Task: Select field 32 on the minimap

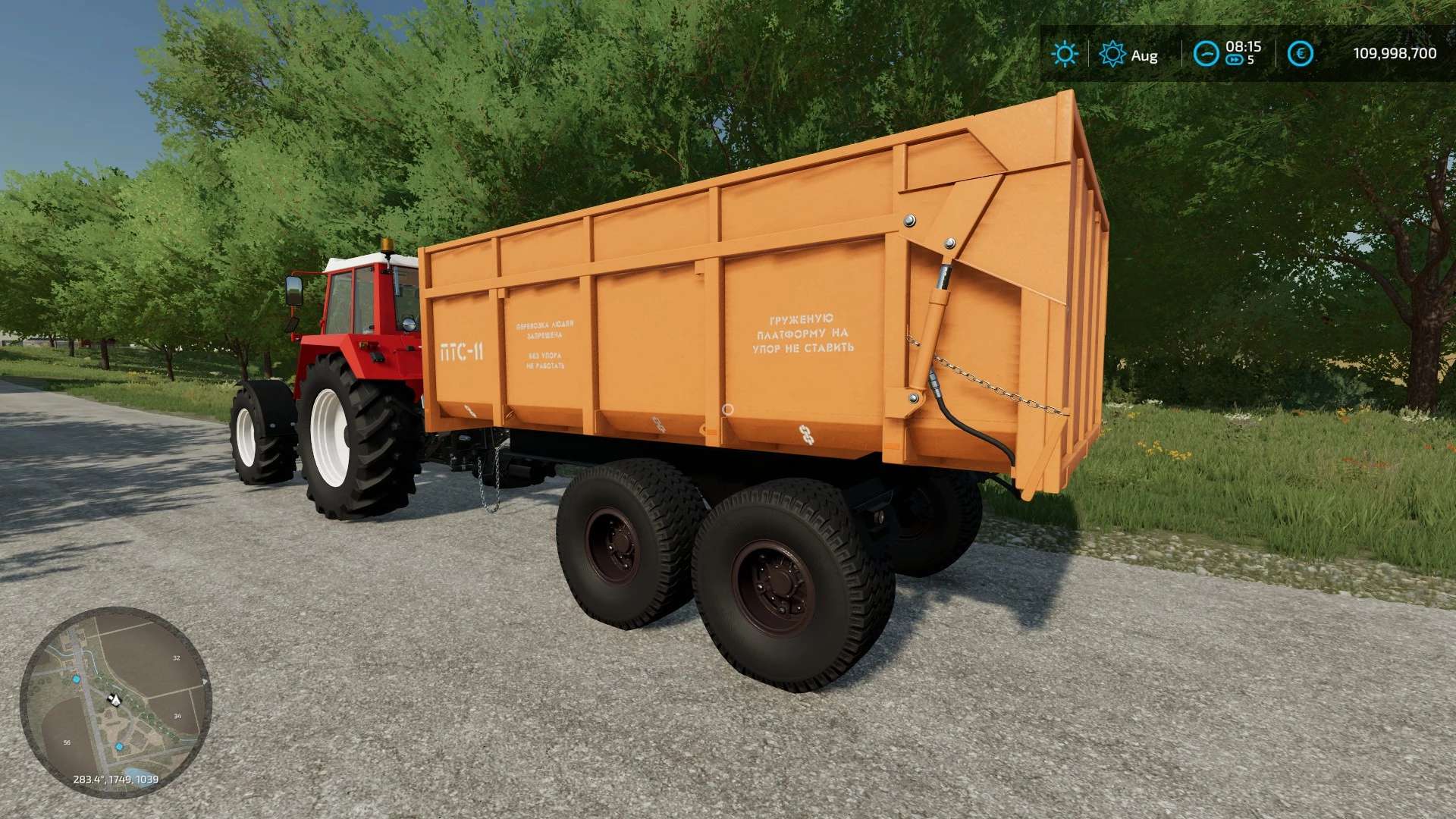Action: coord(177,658)
